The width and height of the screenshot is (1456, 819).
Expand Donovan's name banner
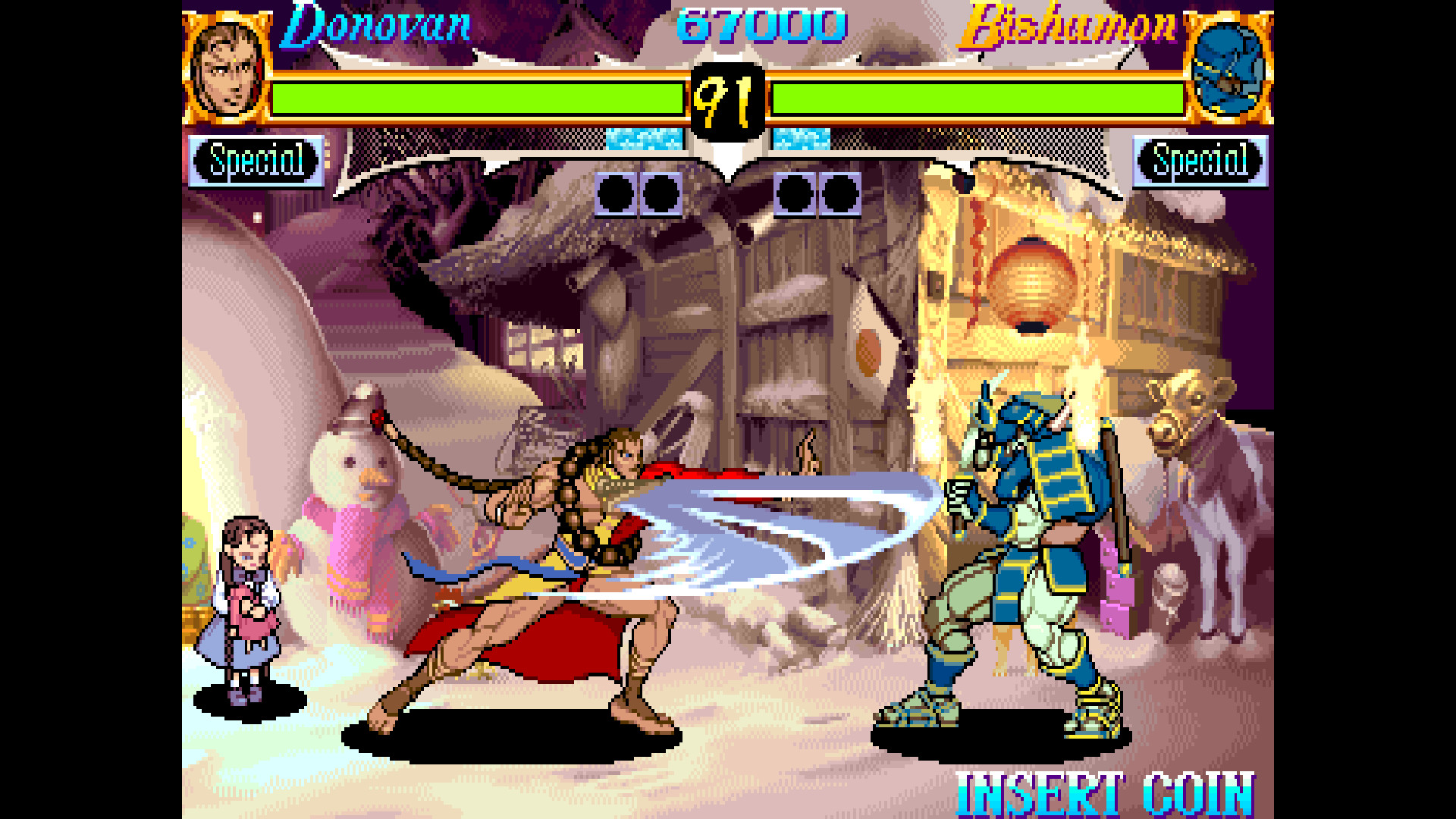(x=377, y=27)
